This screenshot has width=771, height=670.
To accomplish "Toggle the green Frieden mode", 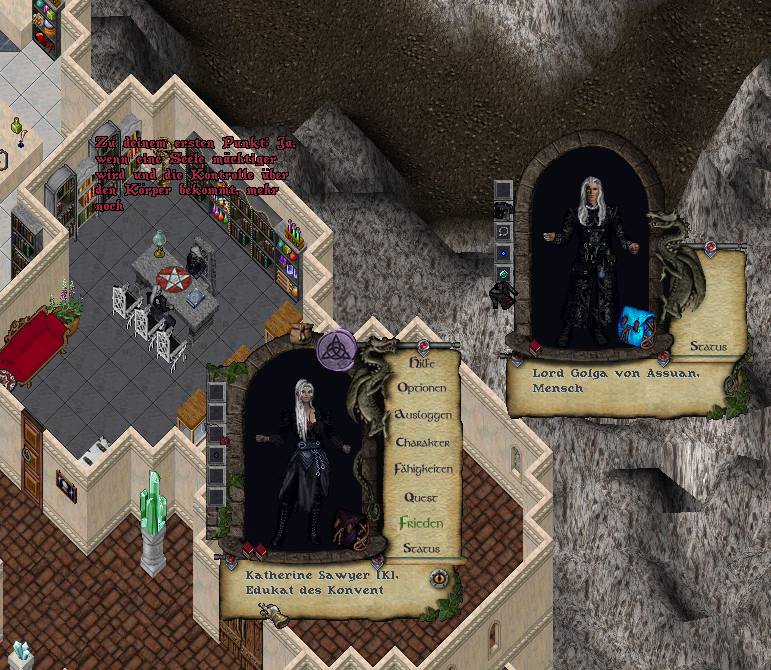I will coord(420,523).
